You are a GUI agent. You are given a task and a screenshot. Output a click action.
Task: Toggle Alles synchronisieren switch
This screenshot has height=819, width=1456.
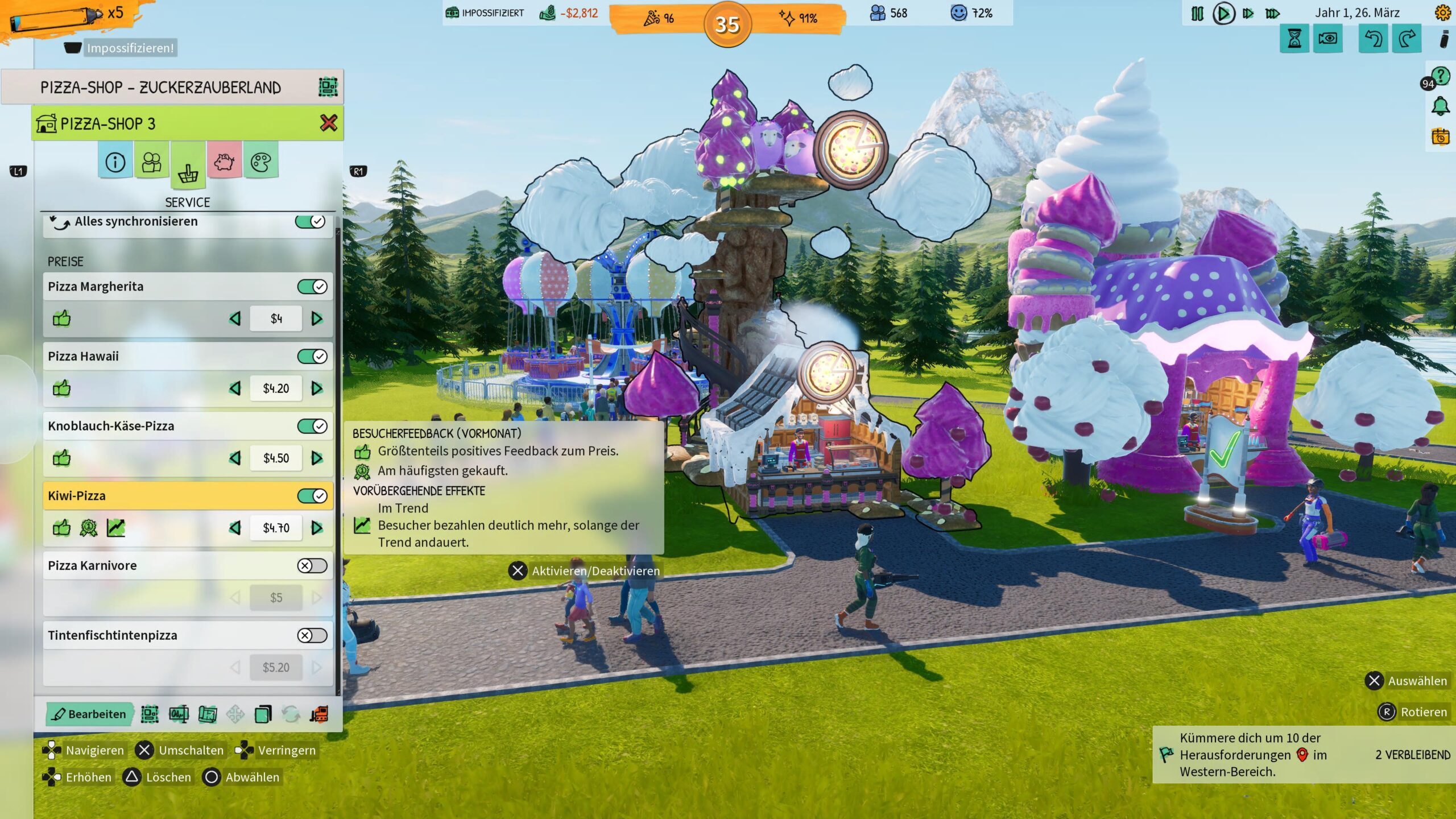point(311,221)
